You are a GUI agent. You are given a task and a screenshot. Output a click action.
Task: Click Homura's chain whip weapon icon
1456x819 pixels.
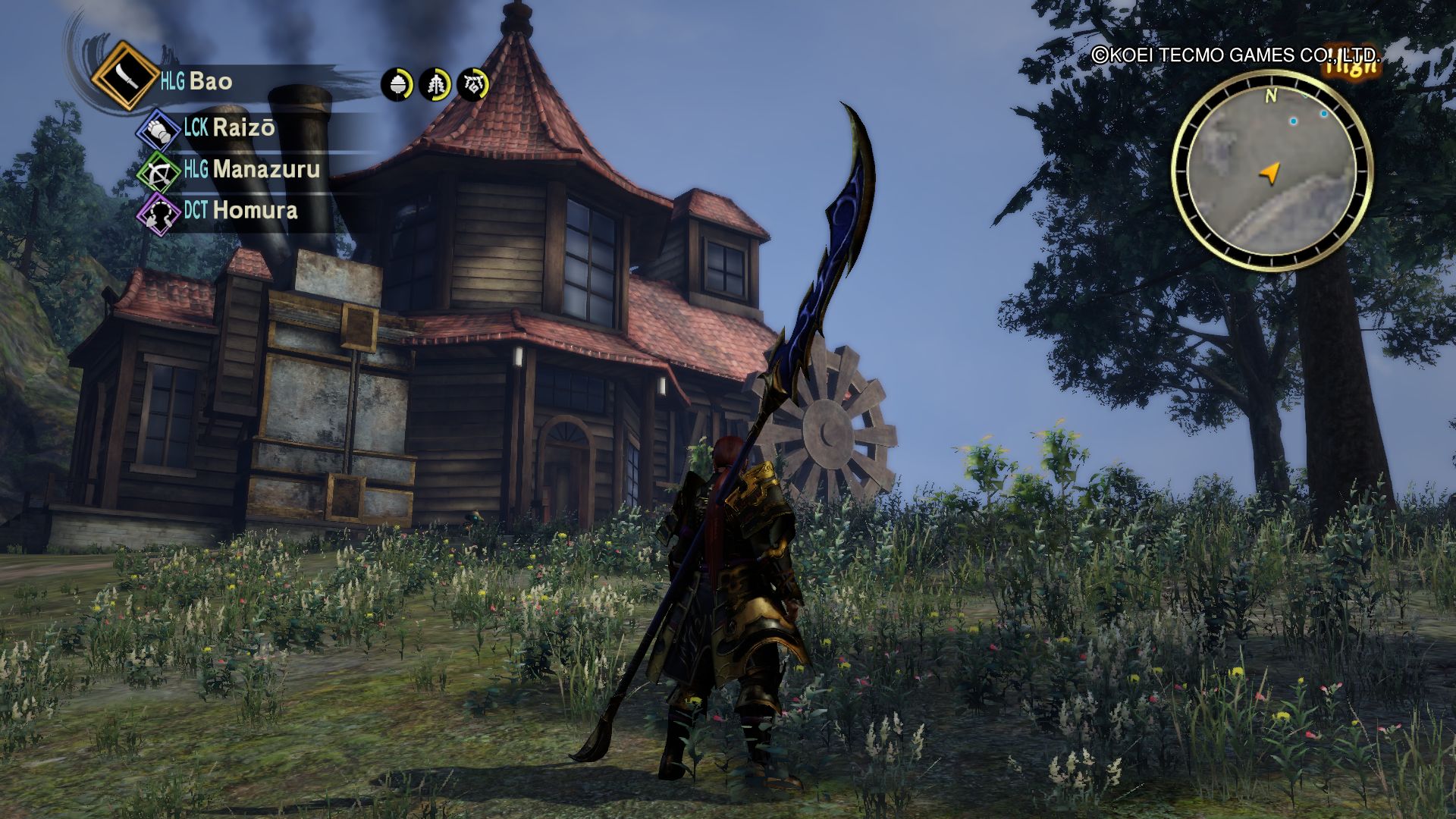coord(158,213)
